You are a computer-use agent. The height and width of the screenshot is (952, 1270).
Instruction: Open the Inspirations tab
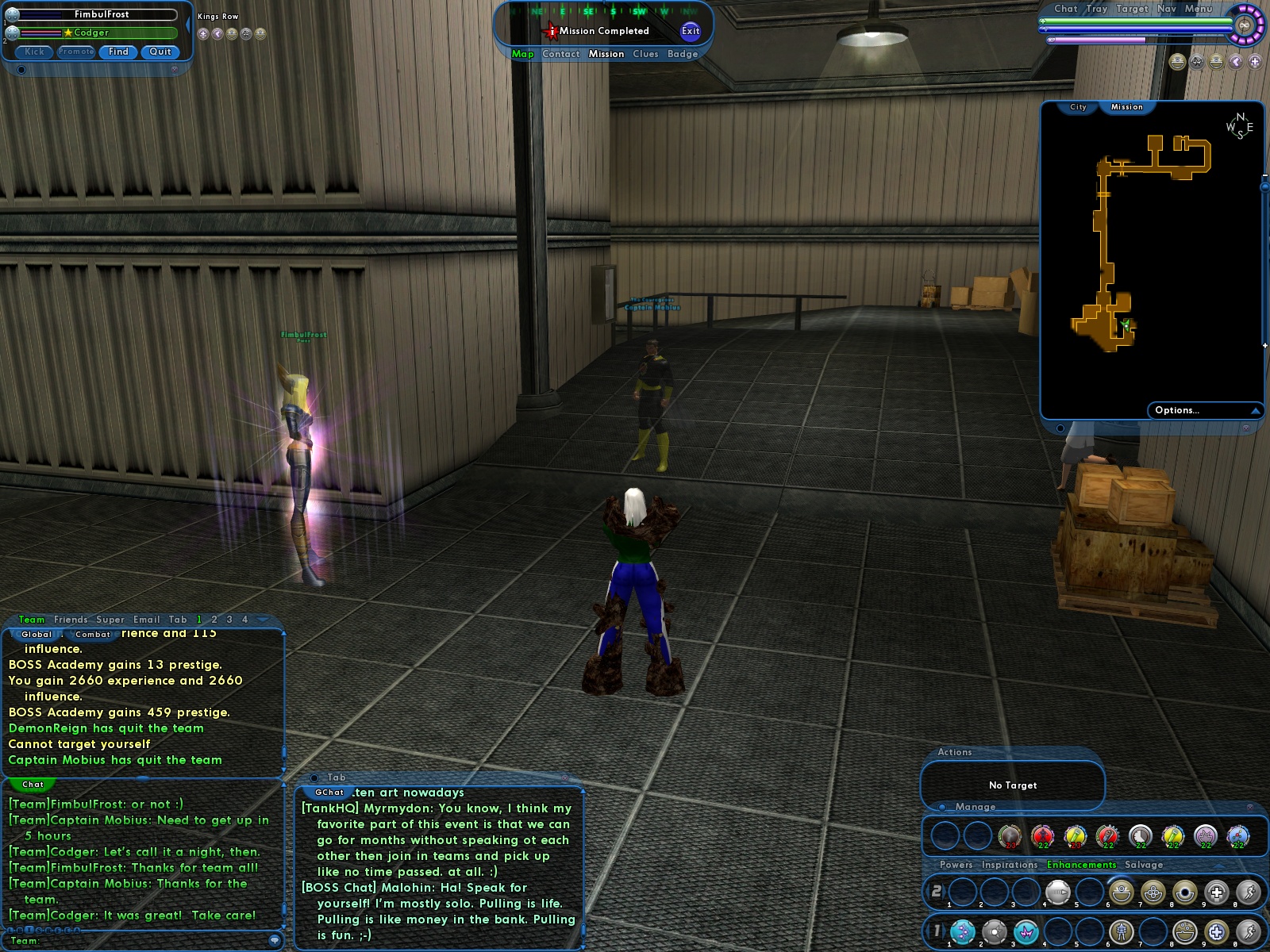click(1010, 865)
